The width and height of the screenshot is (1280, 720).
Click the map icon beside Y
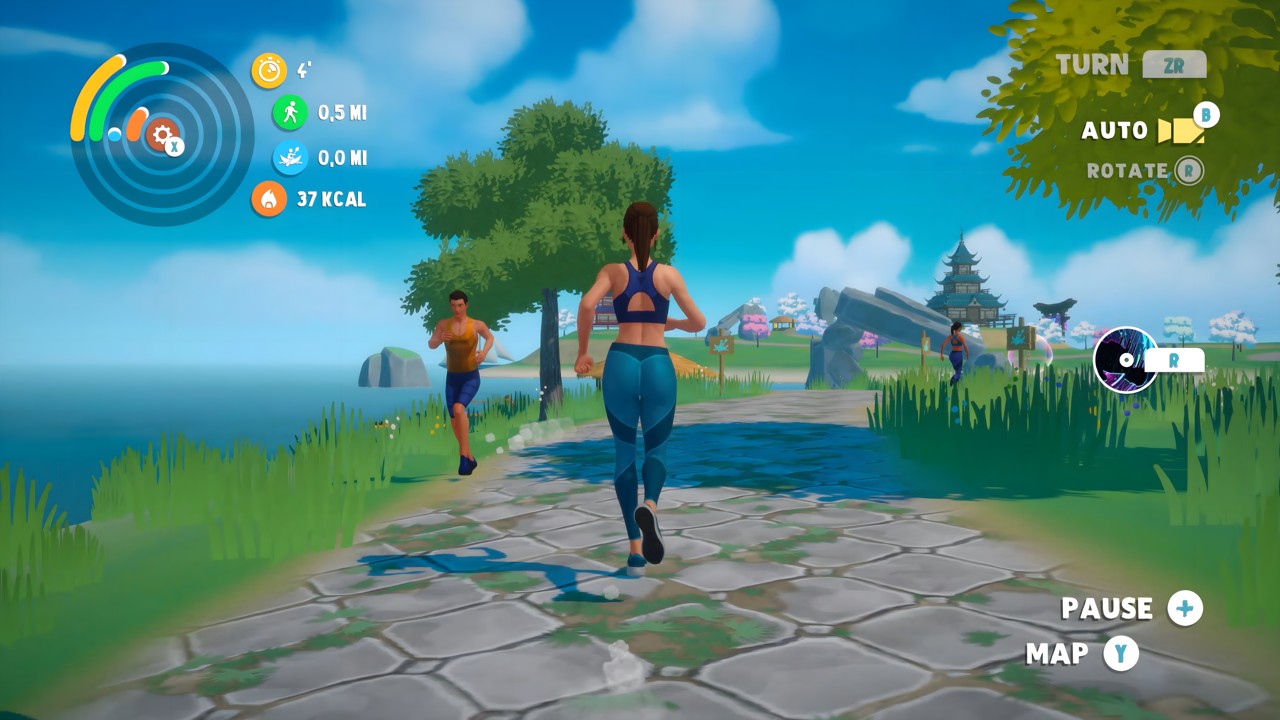coord(1121,655)
